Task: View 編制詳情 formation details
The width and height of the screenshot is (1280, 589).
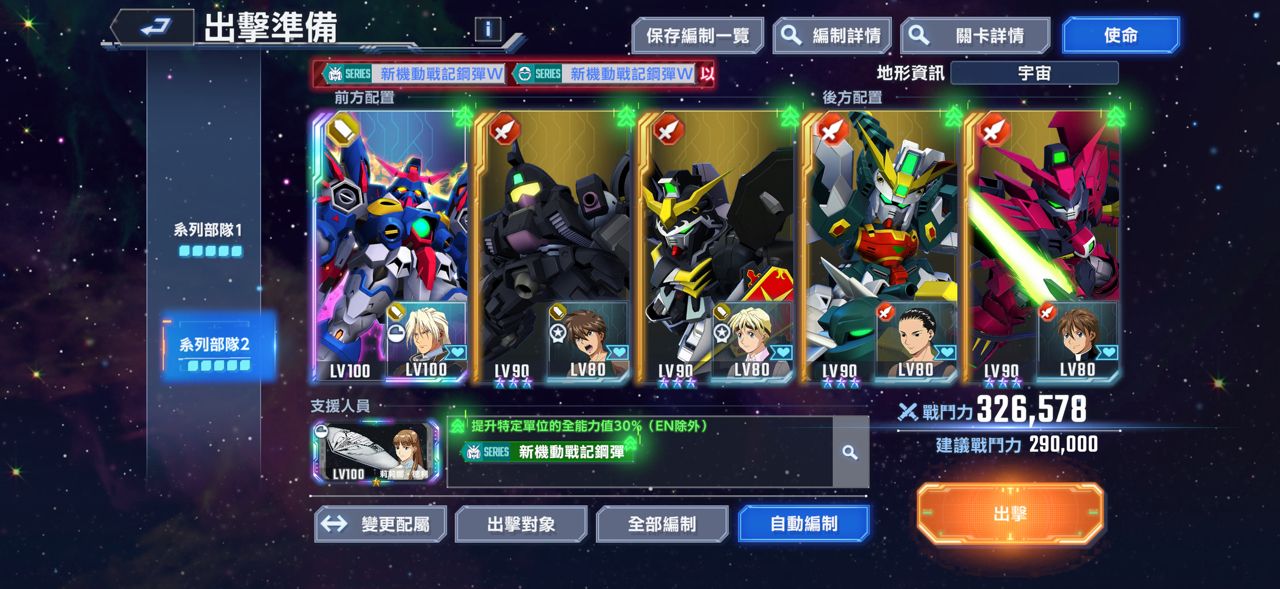Action: coord(832,36)
